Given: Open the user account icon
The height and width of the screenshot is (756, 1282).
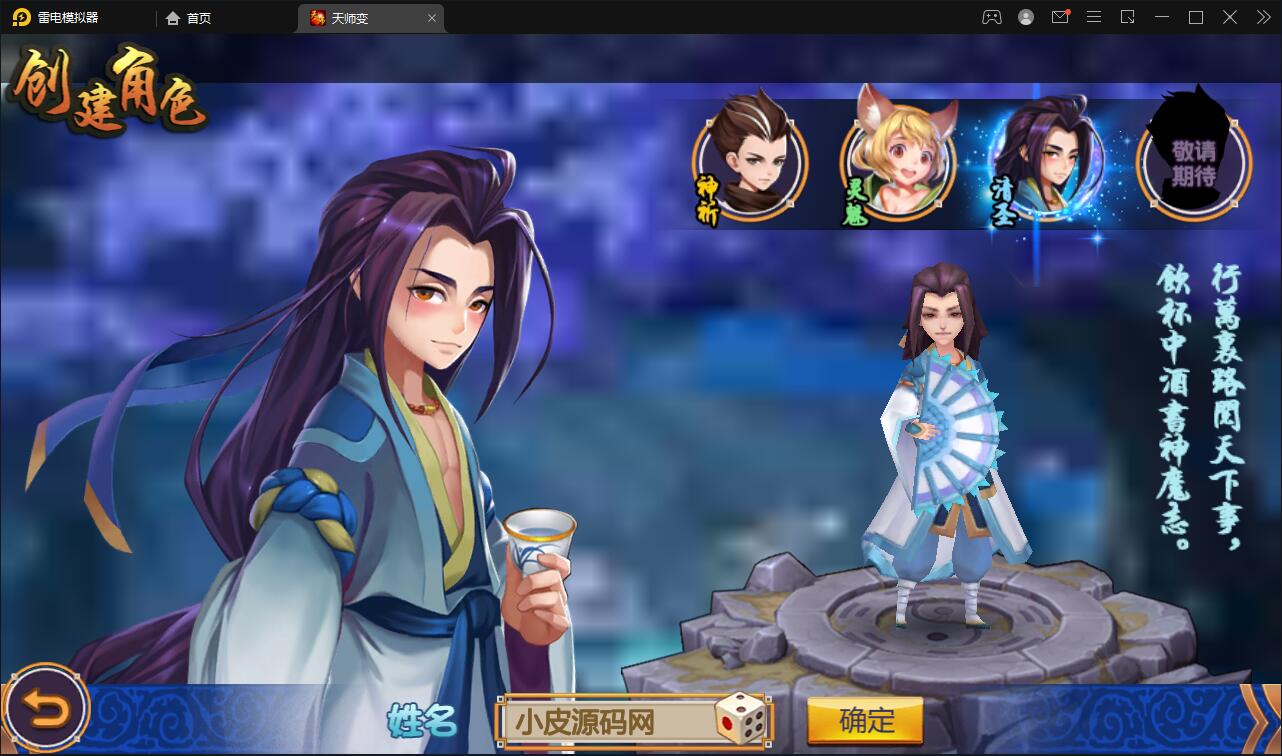Looking at the screenshot, I should coord(1023,17).
